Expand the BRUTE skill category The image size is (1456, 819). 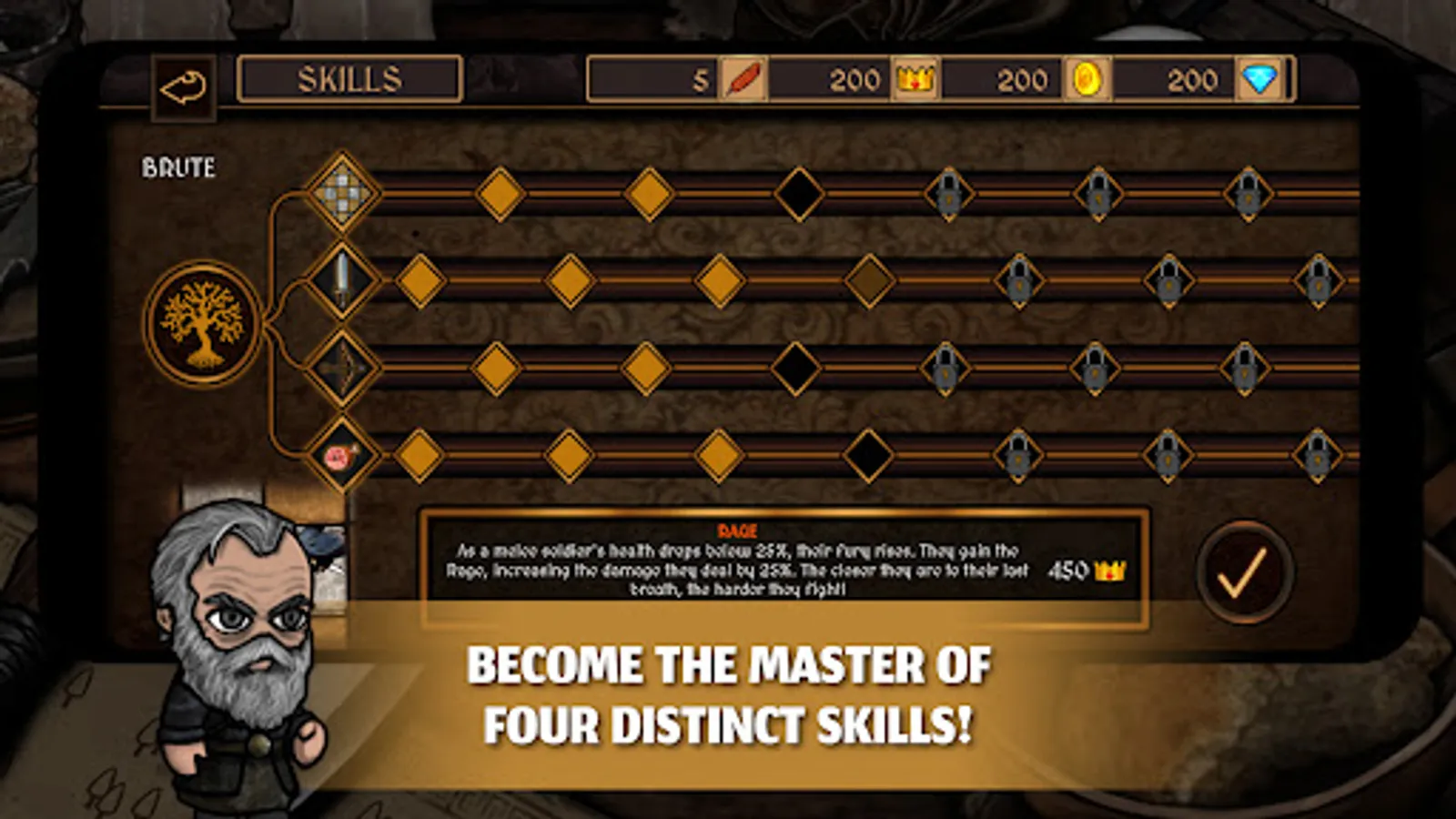click(x=178, y=167)
